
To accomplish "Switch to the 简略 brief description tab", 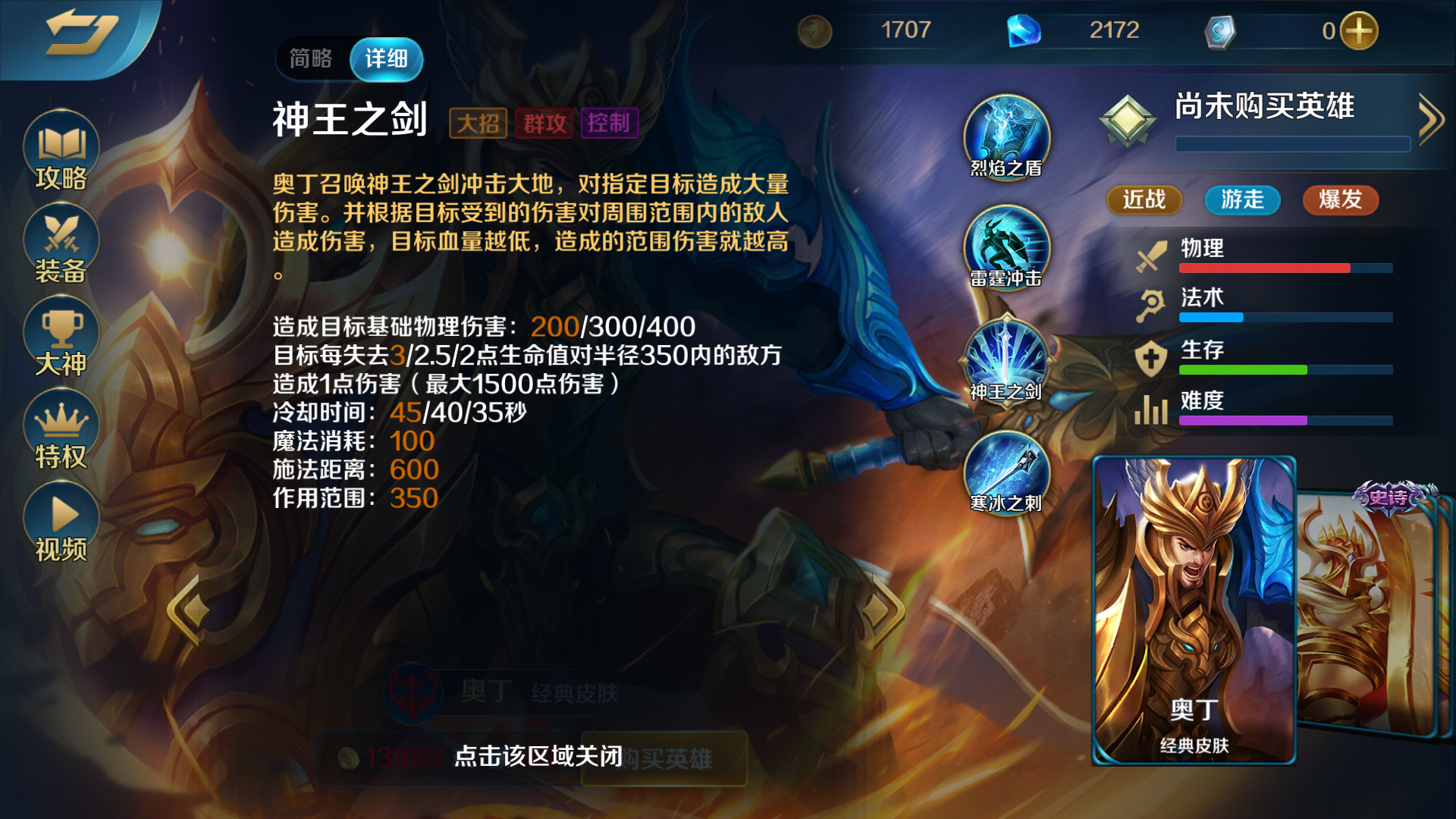I will (x=311, y=58).
